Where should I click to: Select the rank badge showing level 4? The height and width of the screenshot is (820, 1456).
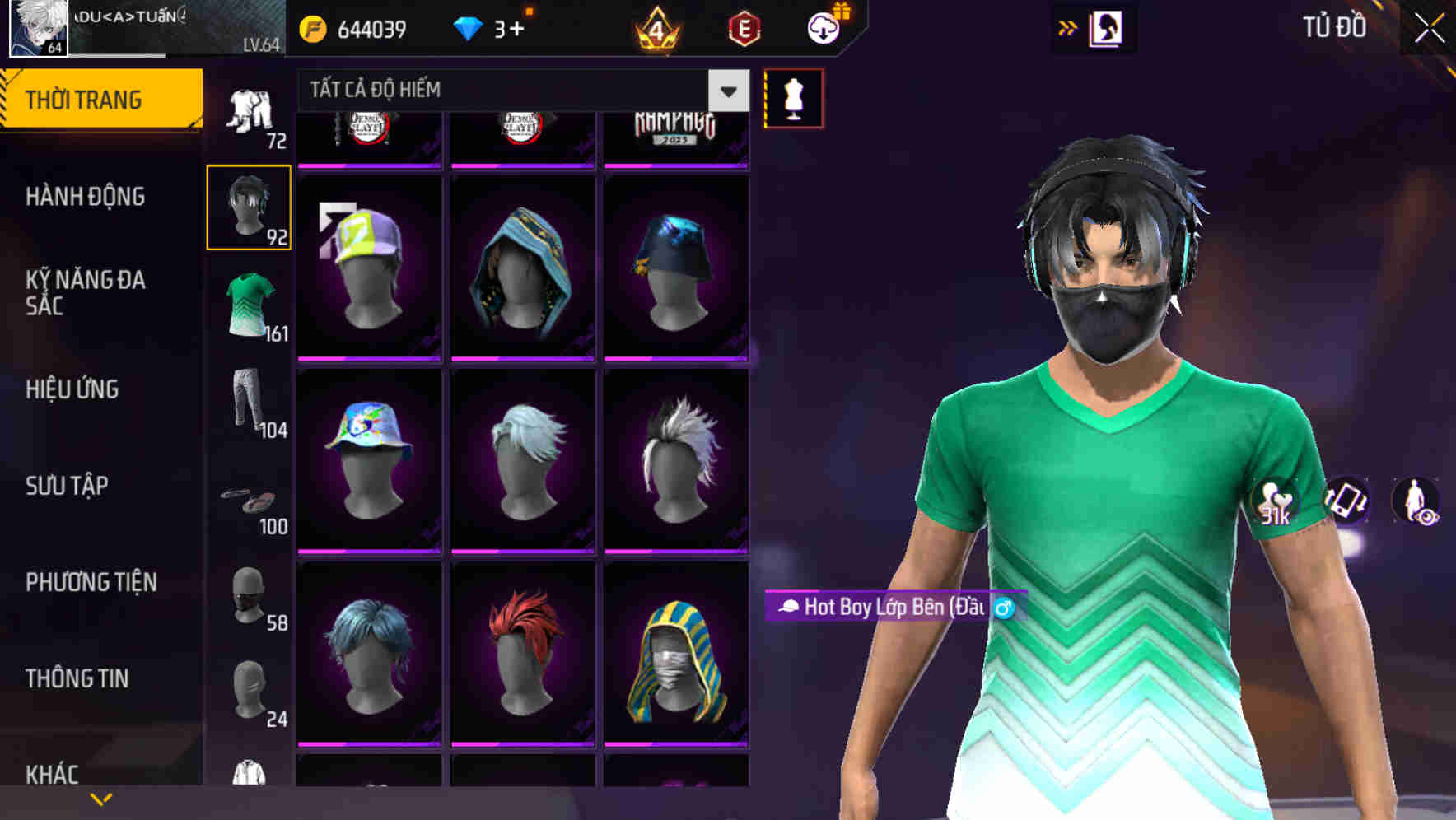tap(655, 27)
